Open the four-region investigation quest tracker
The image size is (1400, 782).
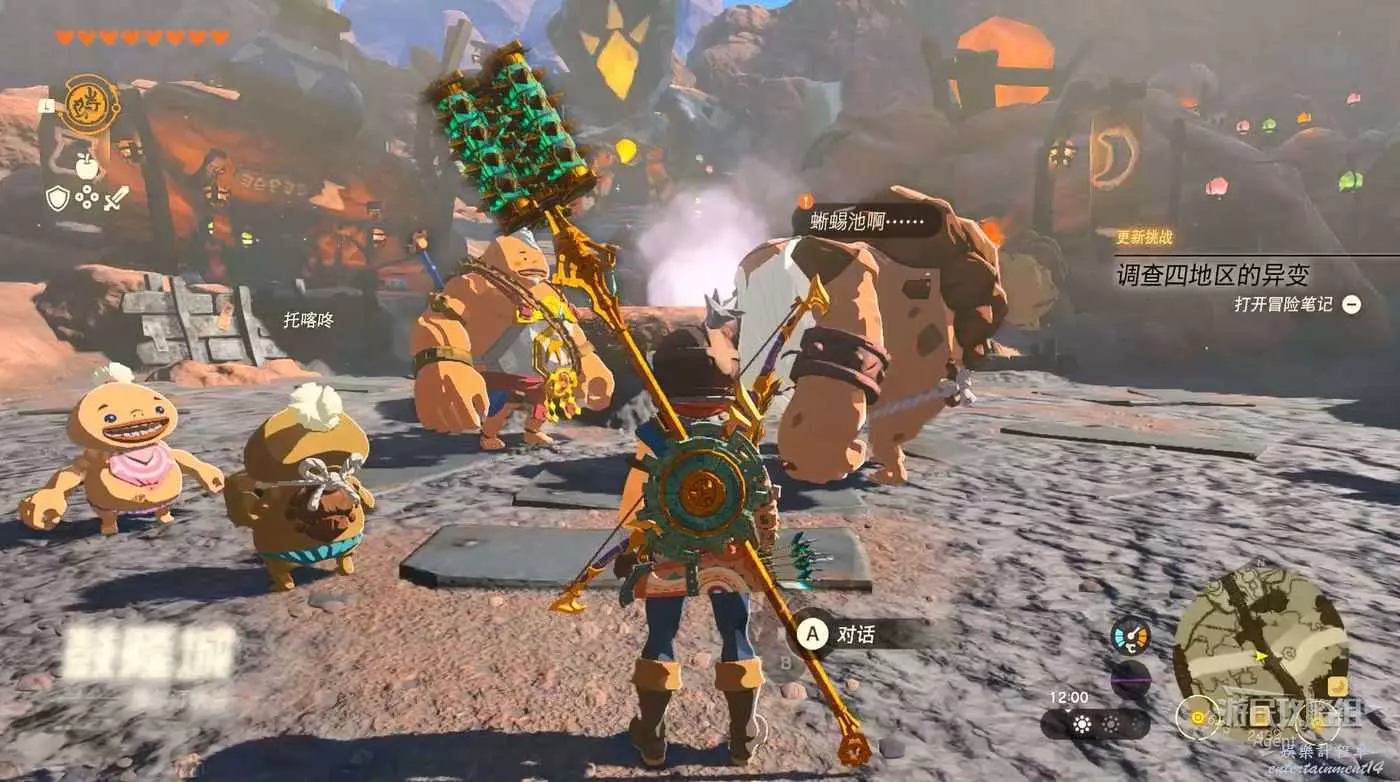1212,273
